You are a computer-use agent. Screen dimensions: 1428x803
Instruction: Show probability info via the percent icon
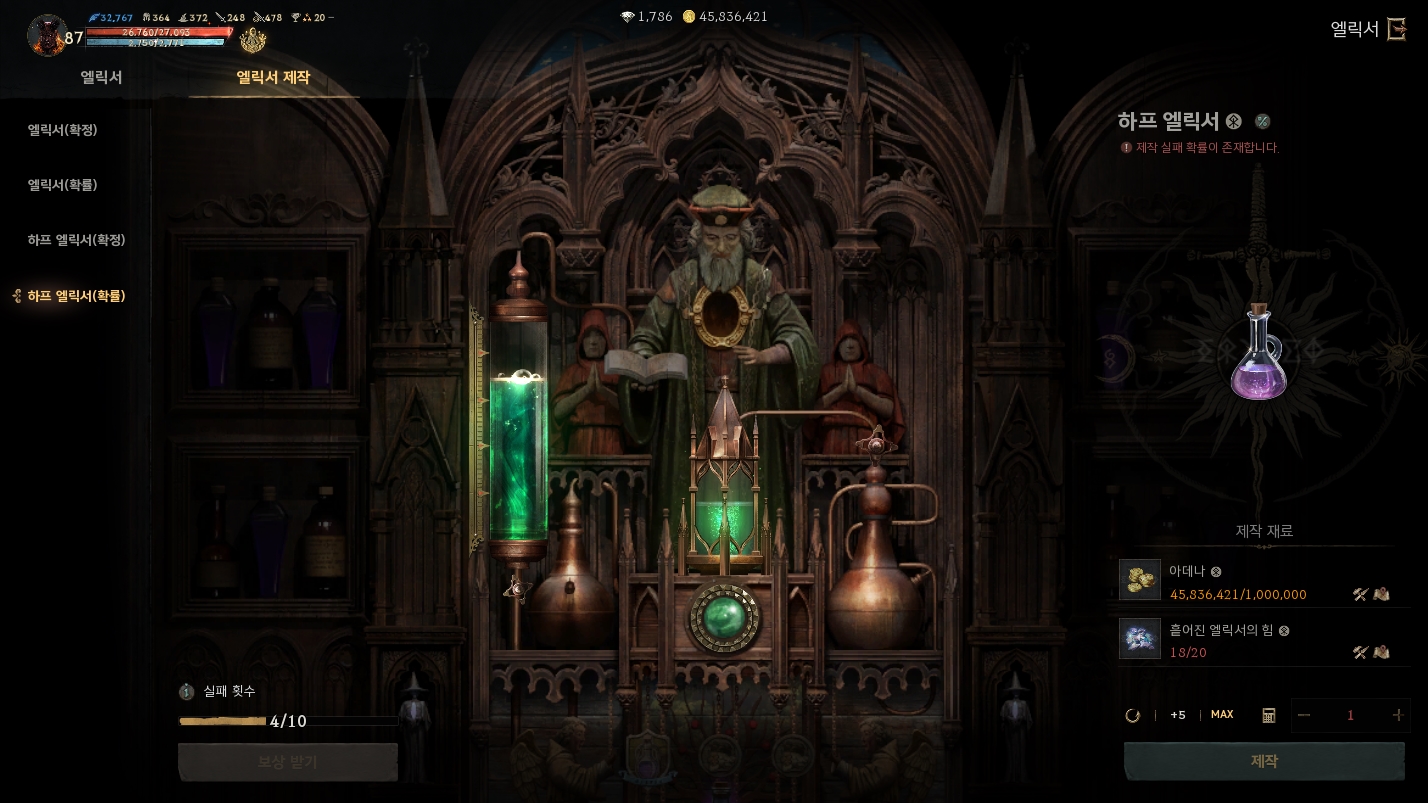(x=1263, y=122)
